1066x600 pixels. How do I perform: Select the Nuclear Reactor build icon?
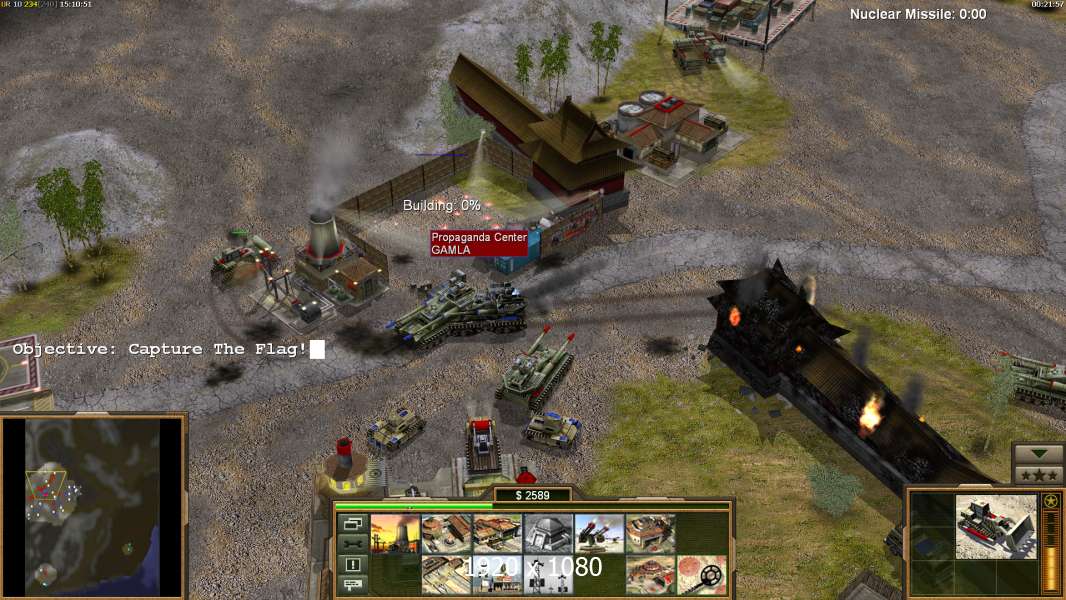[396, 534]
